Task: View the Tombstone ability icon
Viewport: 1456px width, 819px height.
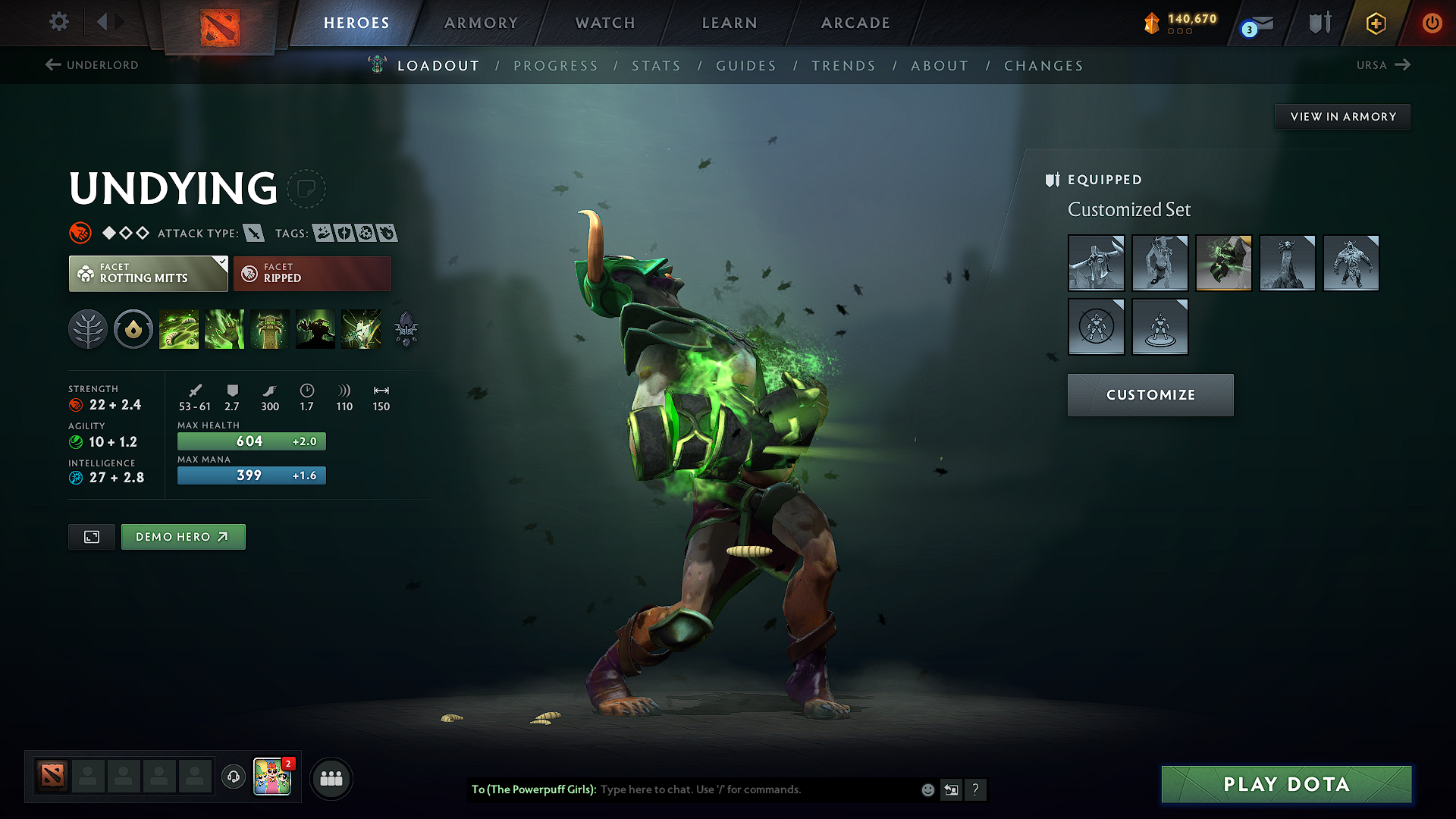Action: point(270,329)
